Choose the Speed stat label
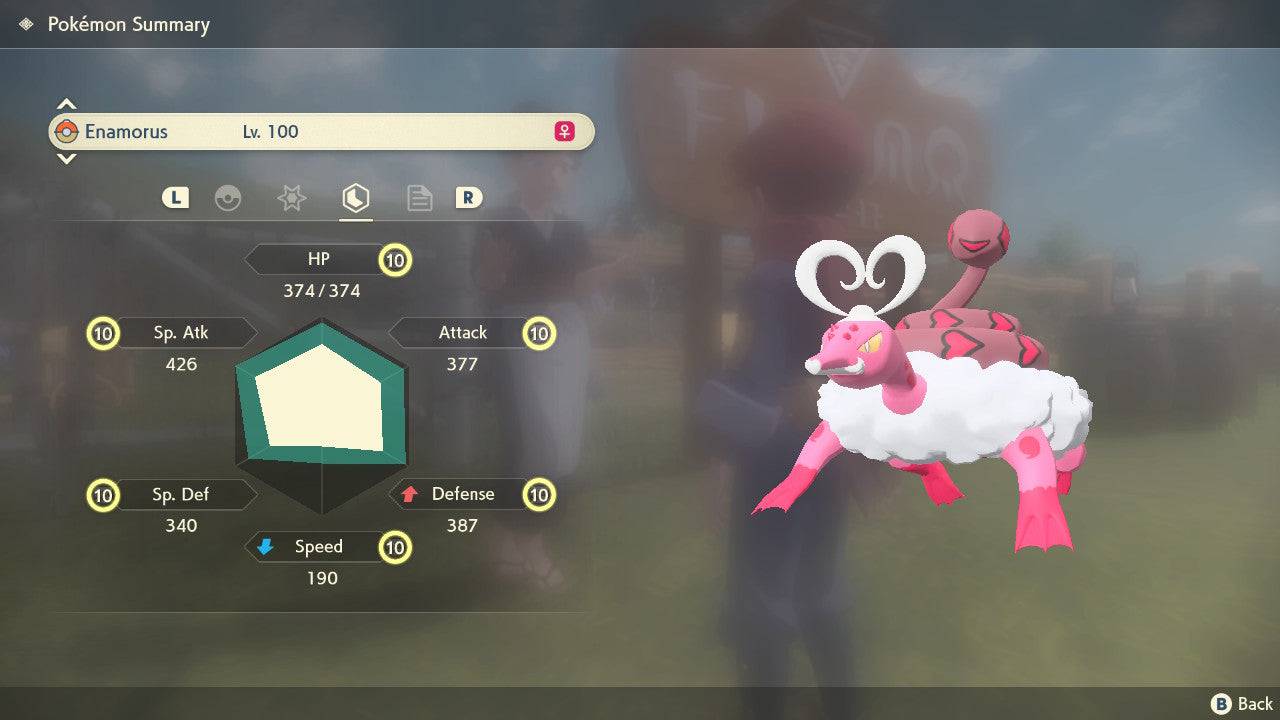1280x720 pixels. (x=318, y=547)
